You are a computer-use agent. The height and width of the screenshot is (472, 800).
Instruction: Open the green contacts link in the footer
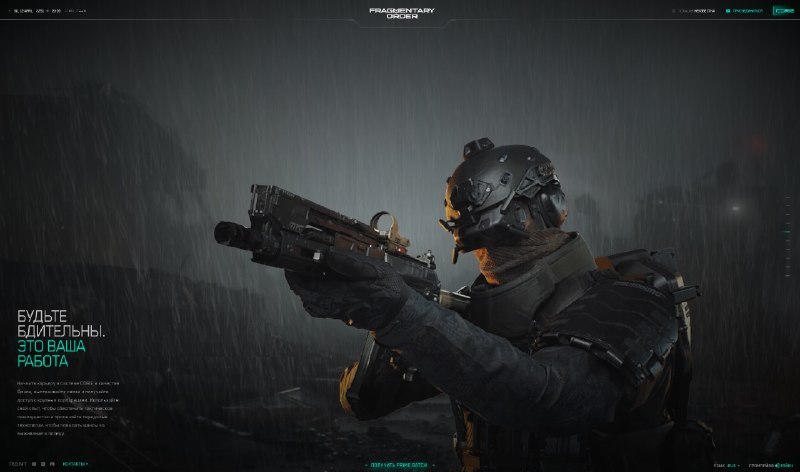75,464
